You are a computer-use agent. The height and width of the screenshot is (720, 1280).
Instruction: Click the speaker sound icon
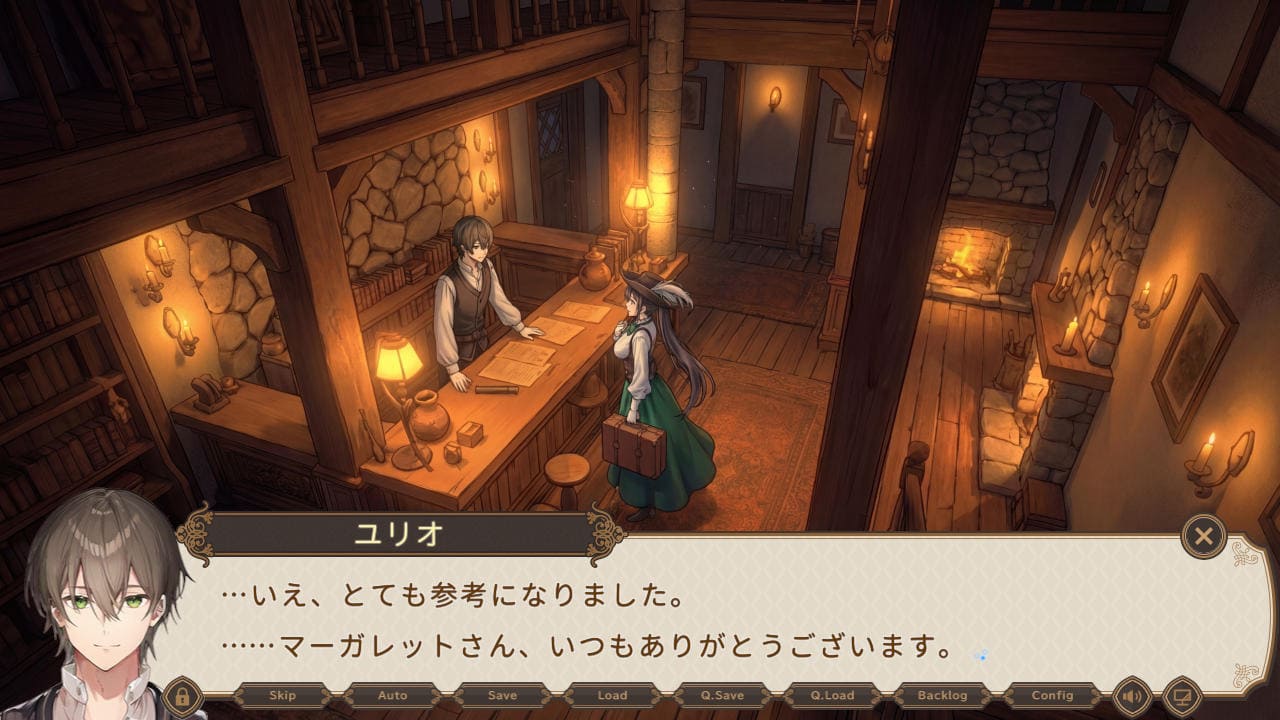click(1132, 695)
